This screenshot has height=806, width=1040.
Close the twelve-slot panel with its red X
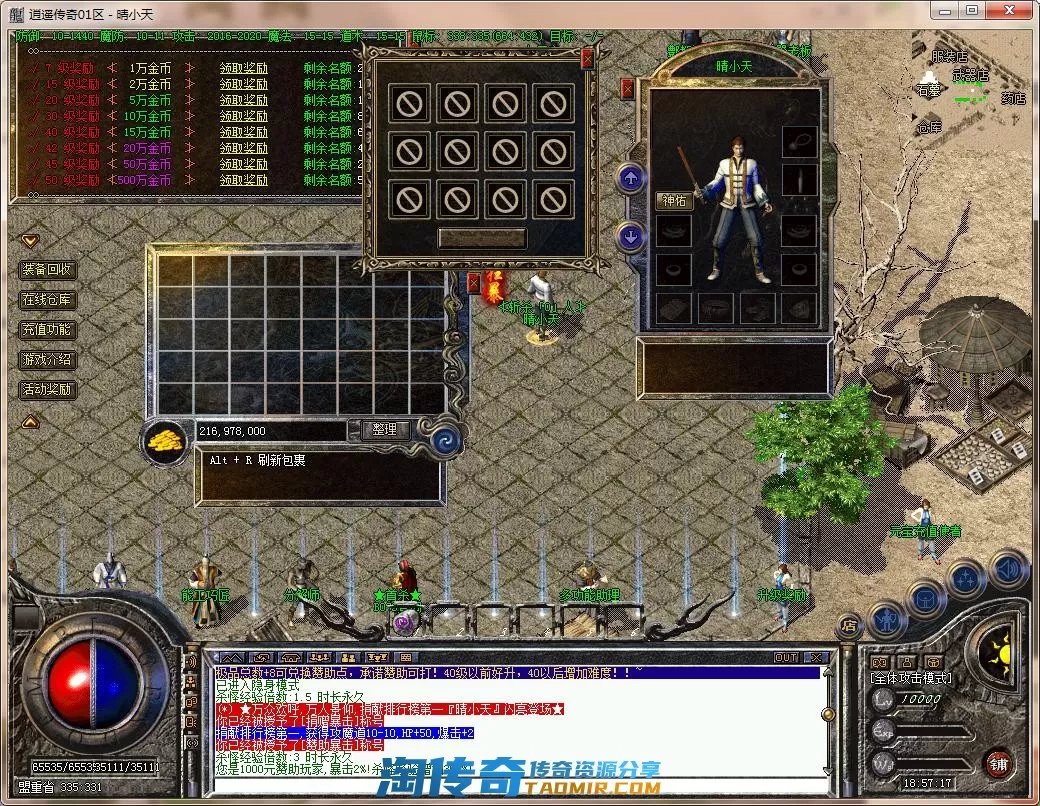(587, 60)
